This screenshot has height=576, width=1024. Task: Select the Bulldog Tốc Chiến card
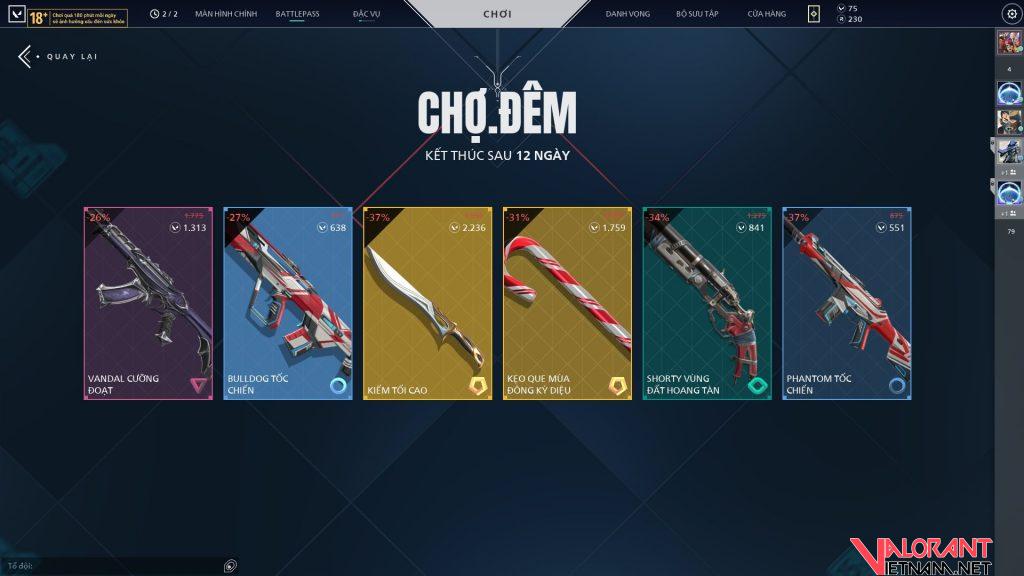(288, 304)
